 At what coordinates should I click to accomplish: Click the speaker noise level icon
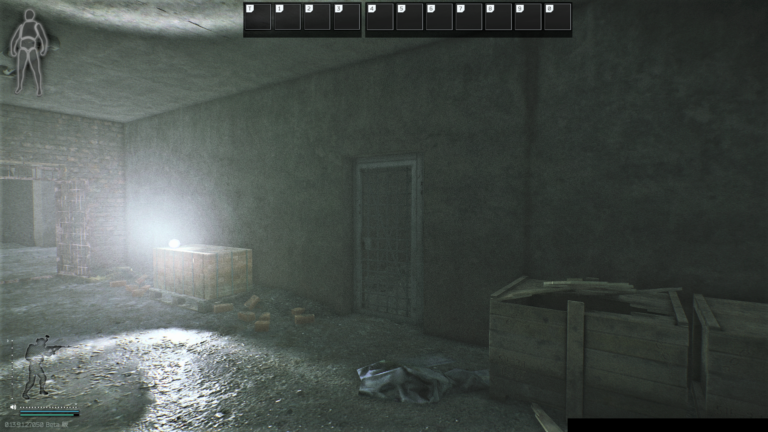[x=13, y=408]
